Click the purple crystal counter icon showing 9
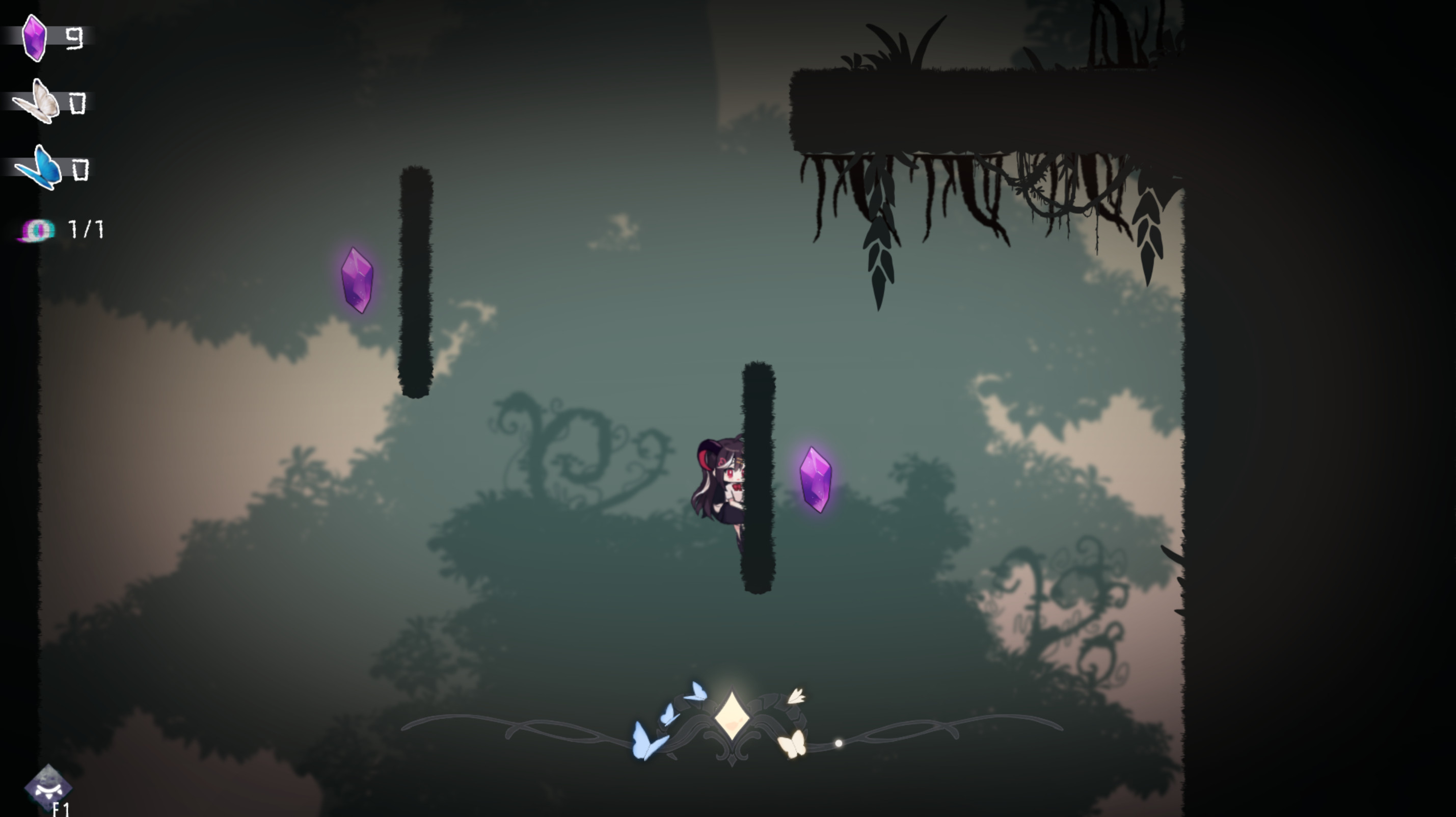 click(35, 36)
